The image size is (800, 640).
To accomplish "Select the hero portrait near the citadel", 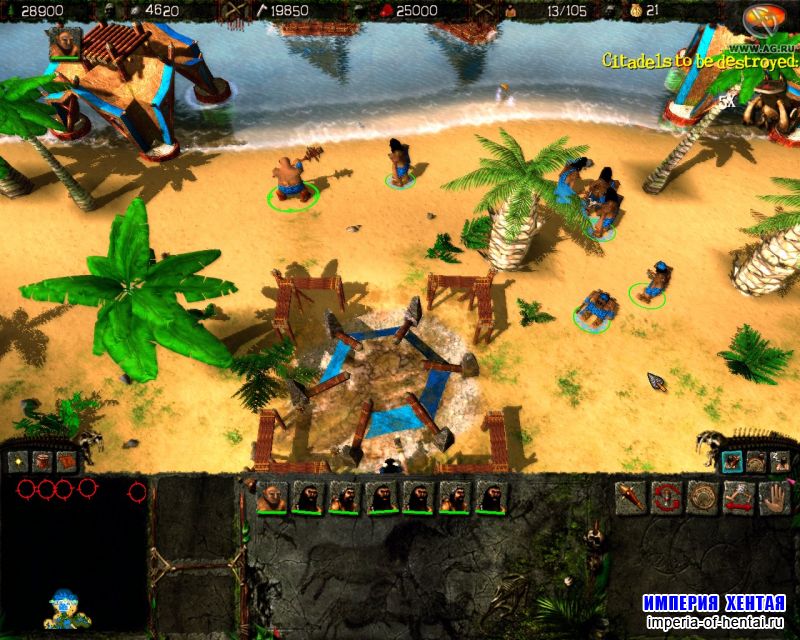I will tap(64, 42).
